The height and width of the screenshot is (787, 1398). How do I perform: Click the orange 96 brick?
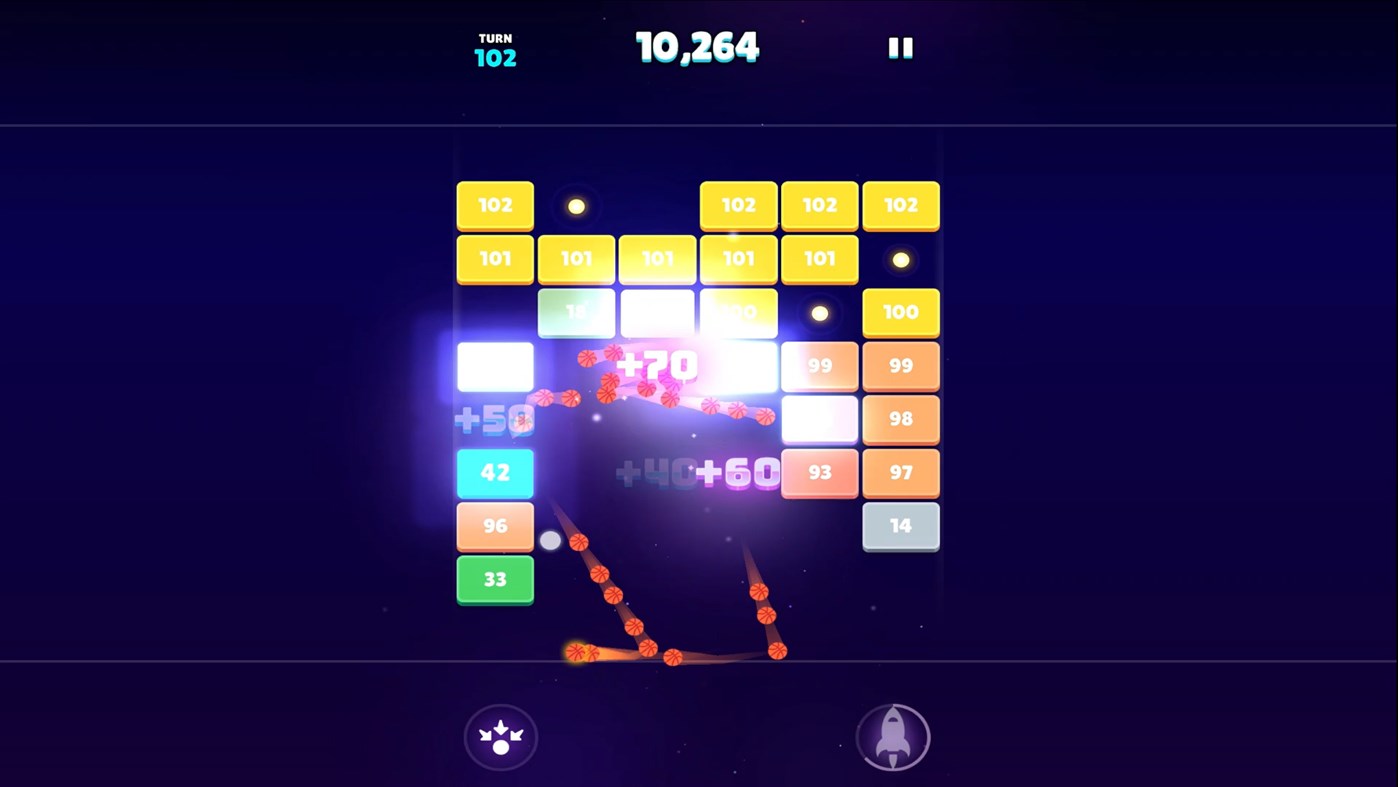click(495, 525)
